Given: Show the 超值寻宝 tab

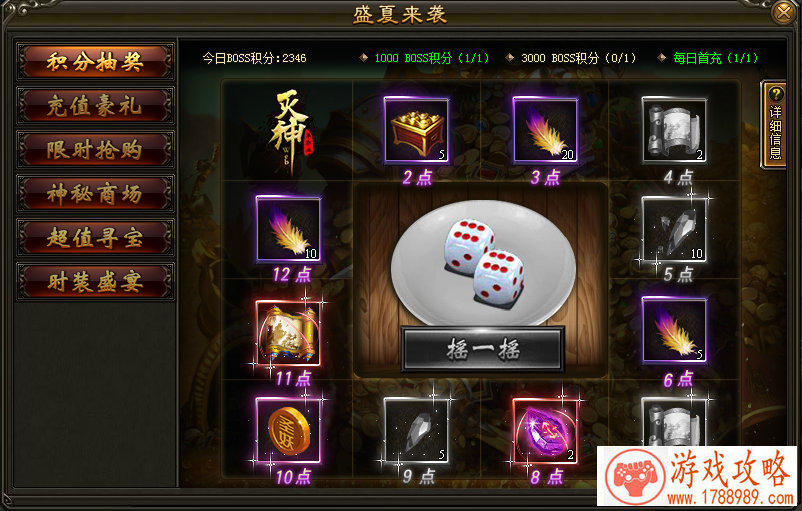Looking at the screenshot, I should click(x=95, y=238).
